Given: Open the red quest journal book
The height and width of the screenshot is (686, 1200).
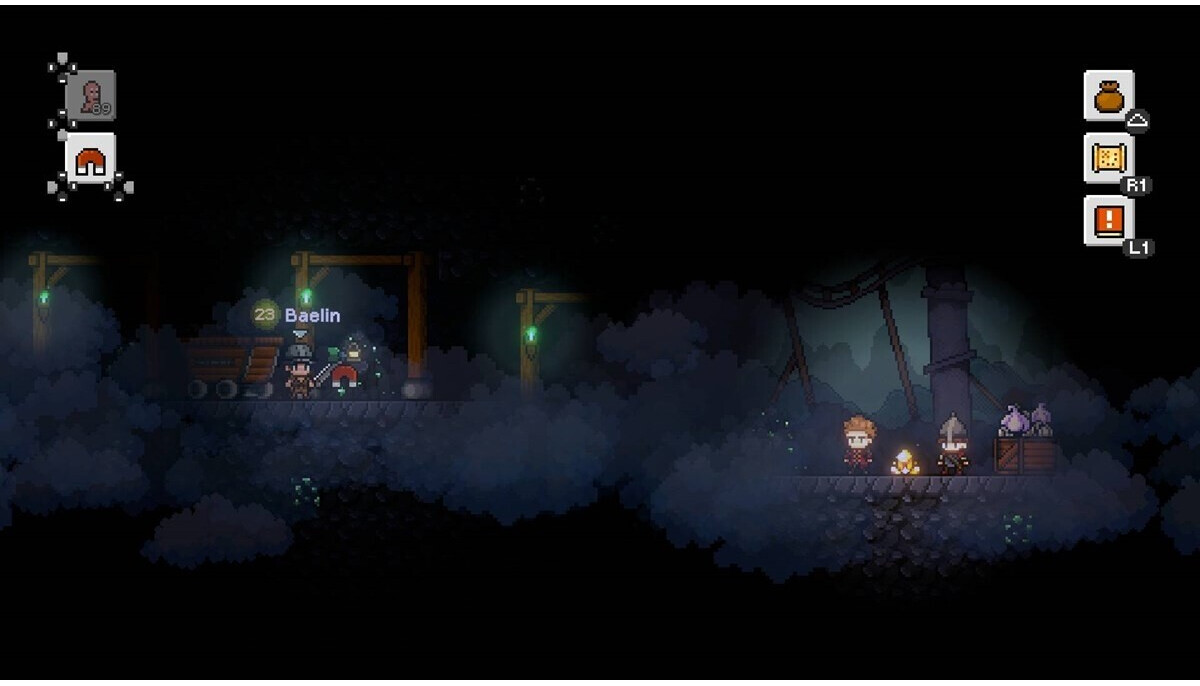Looking at the screenshot, I should [1108, 220].
